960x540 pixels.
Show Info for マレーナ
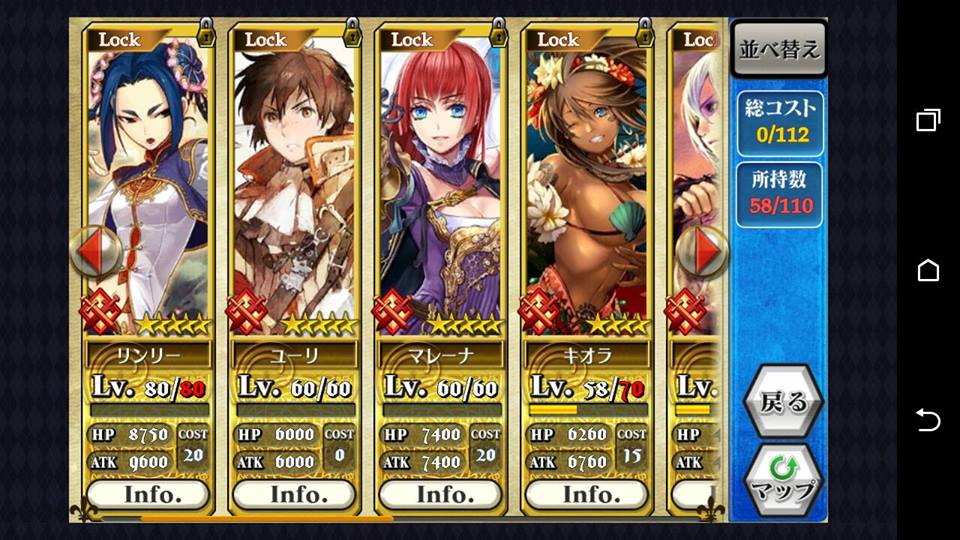pos(441,494)
